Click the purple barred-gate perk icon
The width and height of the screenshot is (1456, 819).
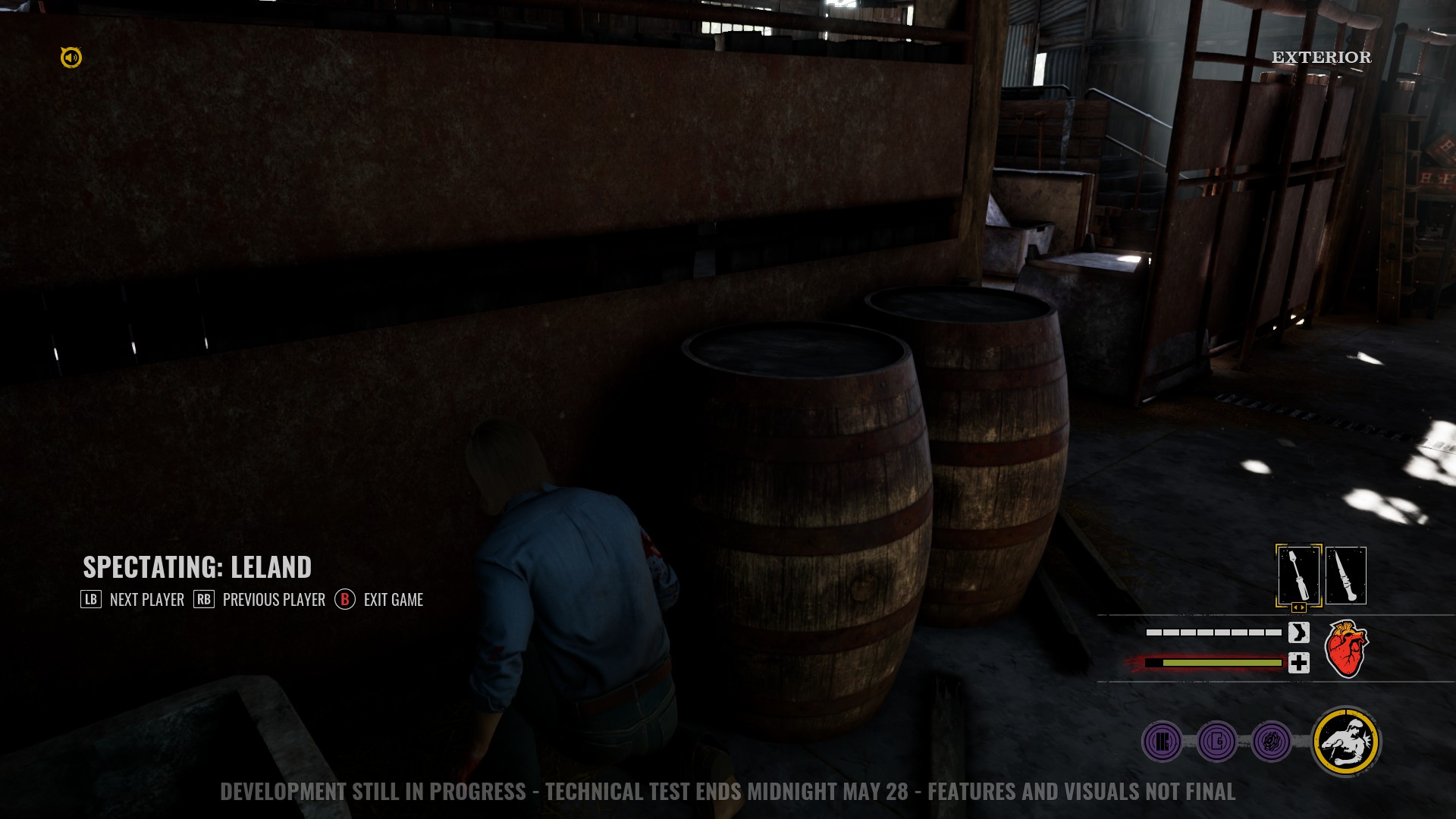(x=1162, y=741)
